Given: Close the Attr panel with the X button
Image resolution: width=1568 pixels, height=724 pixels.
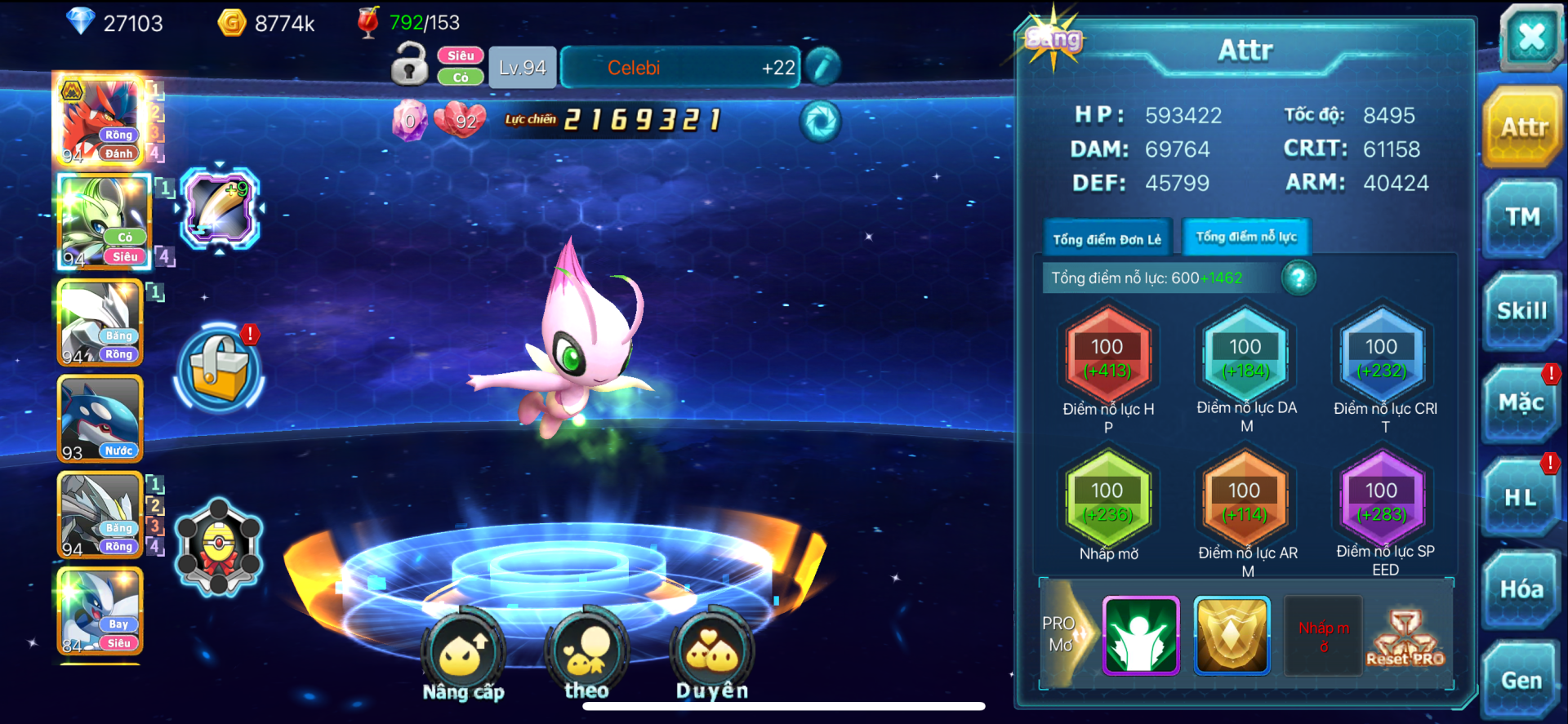Looking at the screenshot, I should [1530, 37].
